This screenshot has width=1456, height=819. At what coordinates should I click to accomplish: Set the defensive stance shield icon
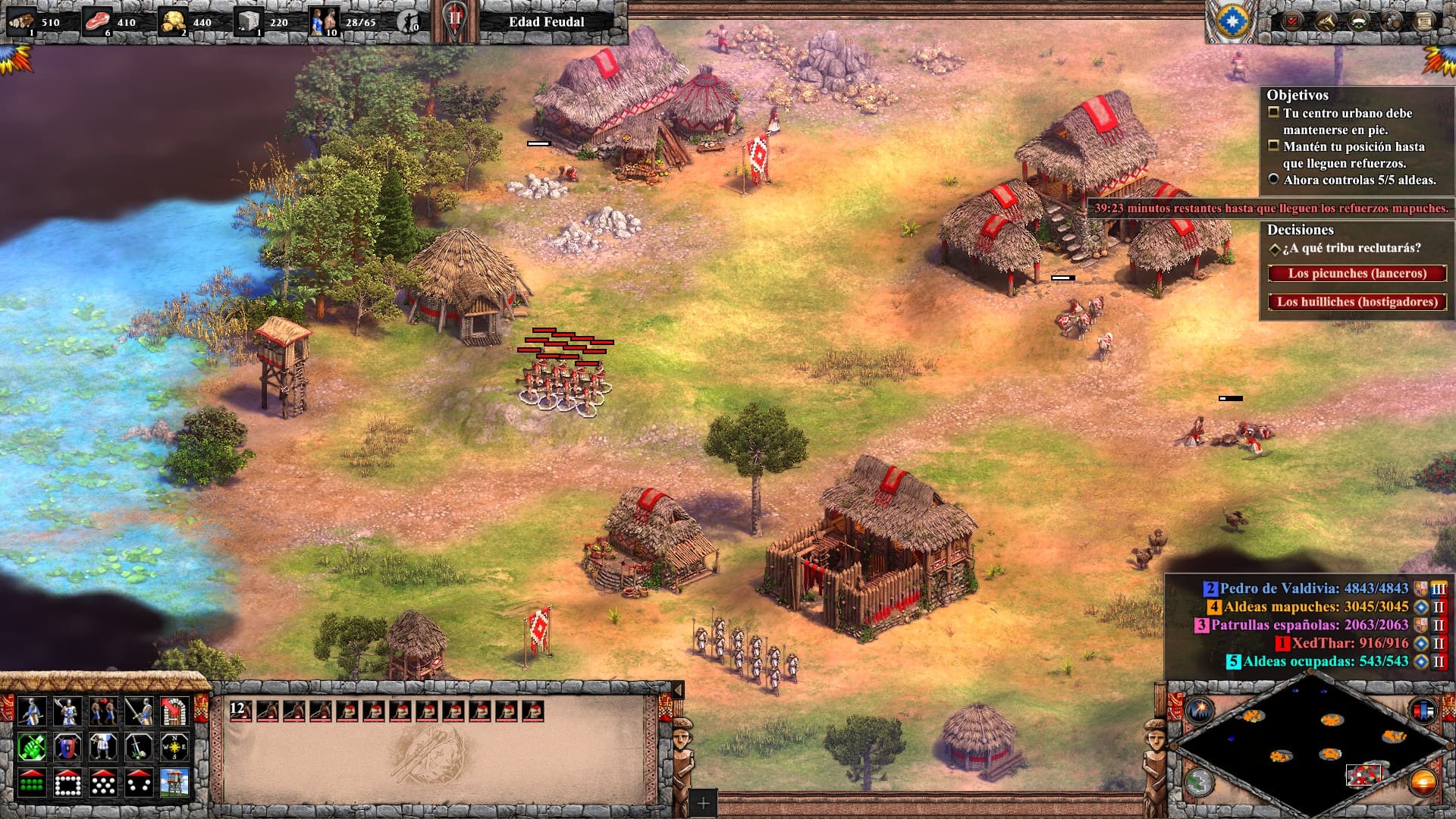click(x=67, y=747)
